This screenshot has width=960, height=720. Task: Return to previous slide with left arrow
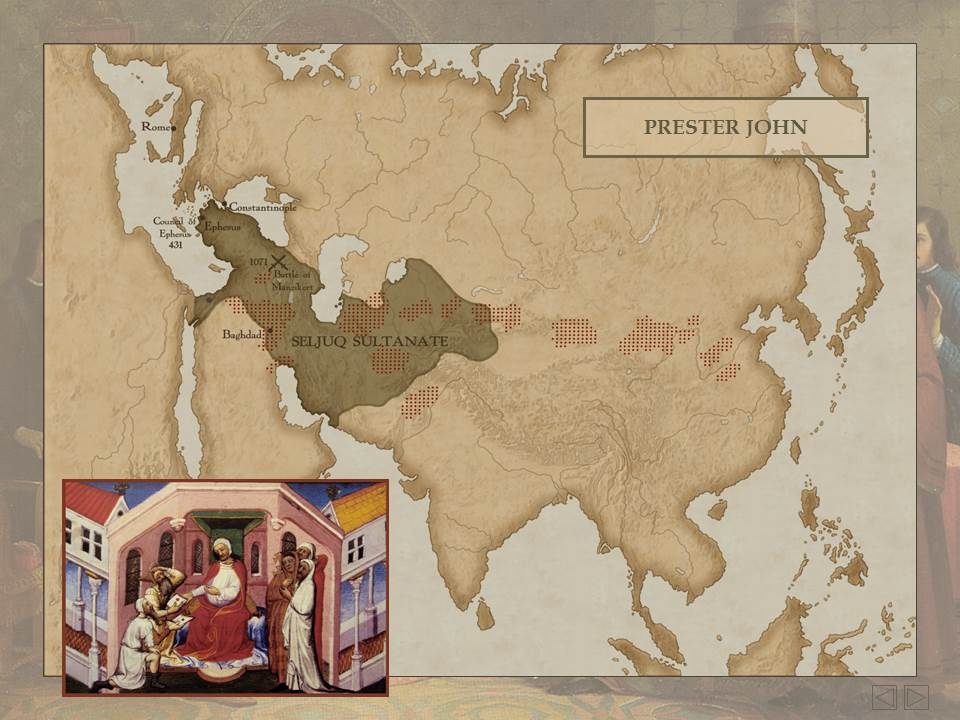point(885,697)
